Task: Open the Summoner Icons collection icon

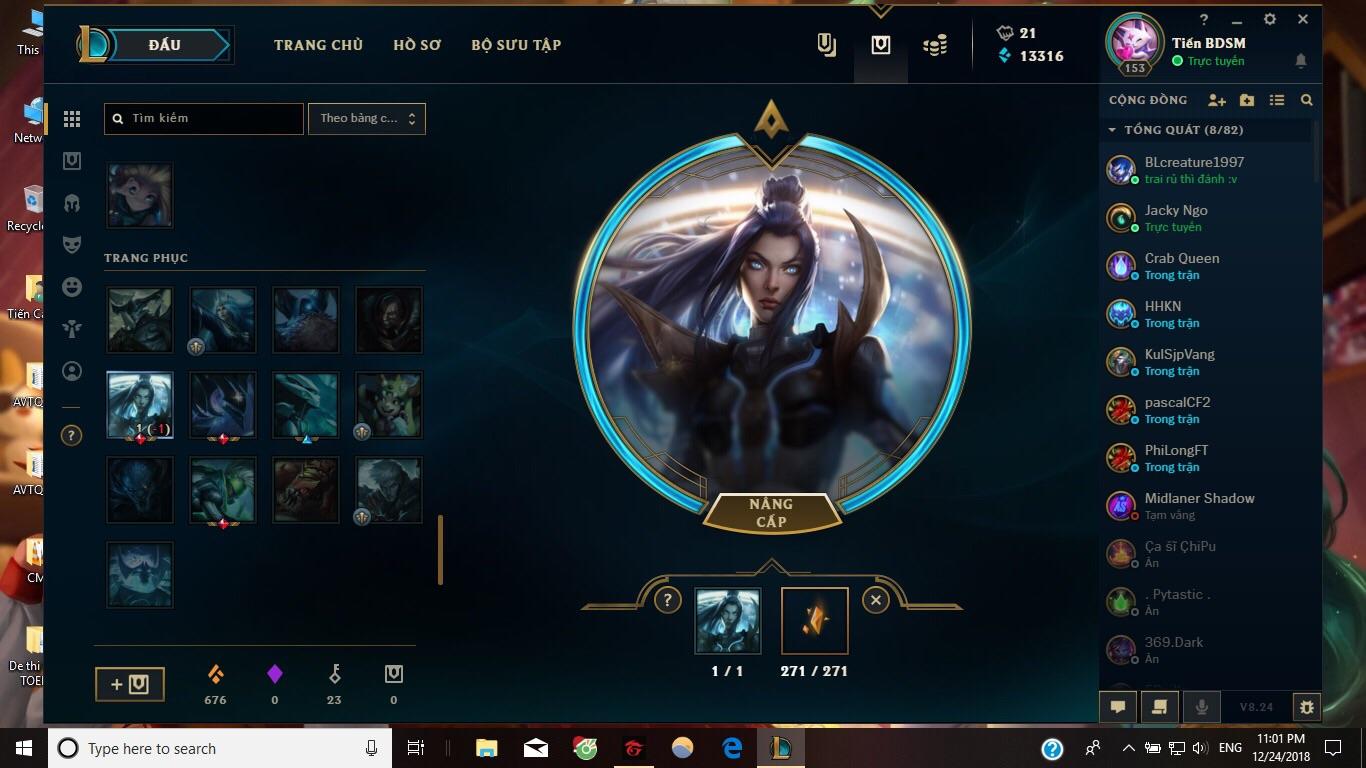Action: (x=70, y=371)
